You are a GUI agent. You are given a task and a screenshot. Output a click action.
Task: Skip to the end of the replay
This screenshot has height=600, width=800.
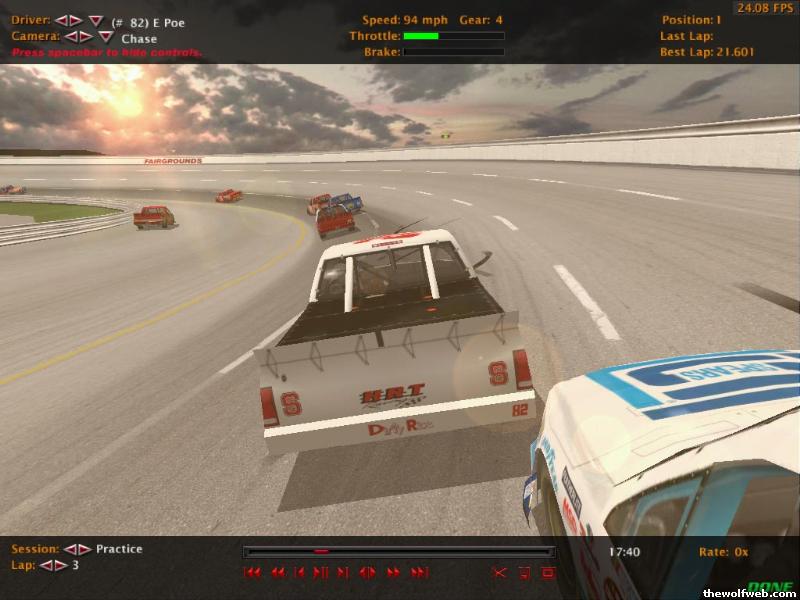coord(419,573)
